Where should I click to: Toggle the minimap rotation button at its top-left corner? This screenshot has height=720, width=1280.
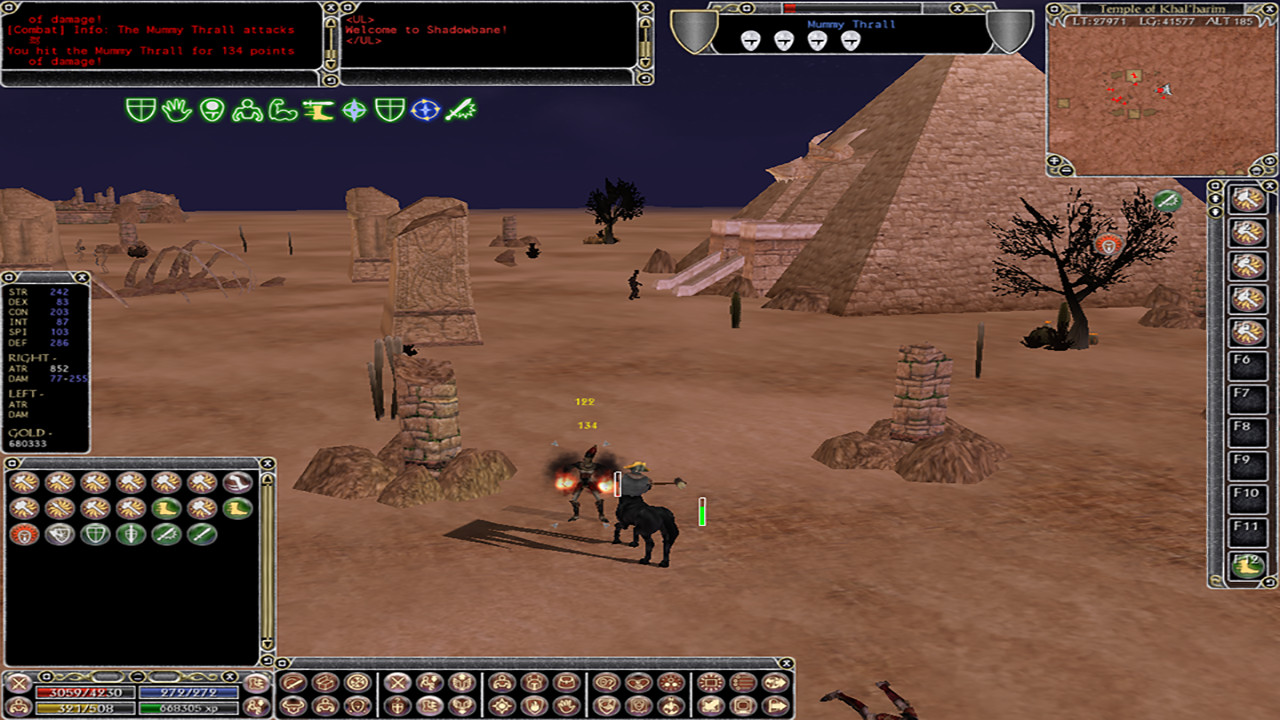tap(1054, 10)
